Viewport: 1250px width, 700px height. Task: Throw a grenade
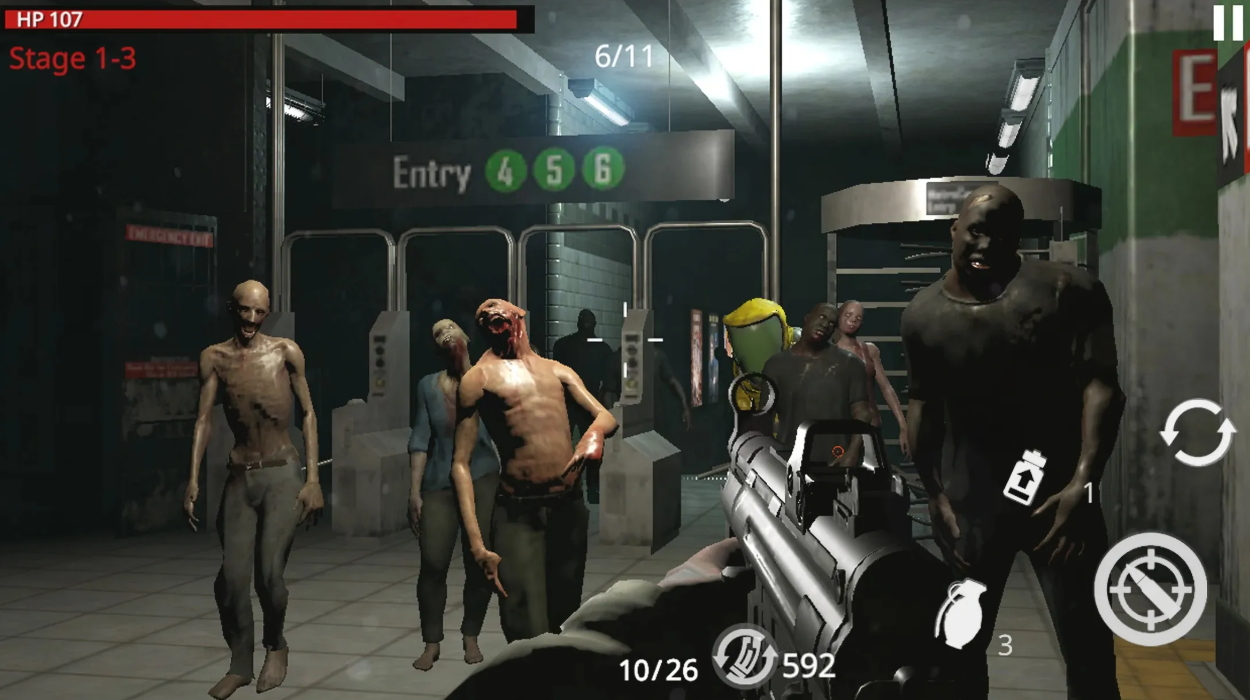coord(960,613)
